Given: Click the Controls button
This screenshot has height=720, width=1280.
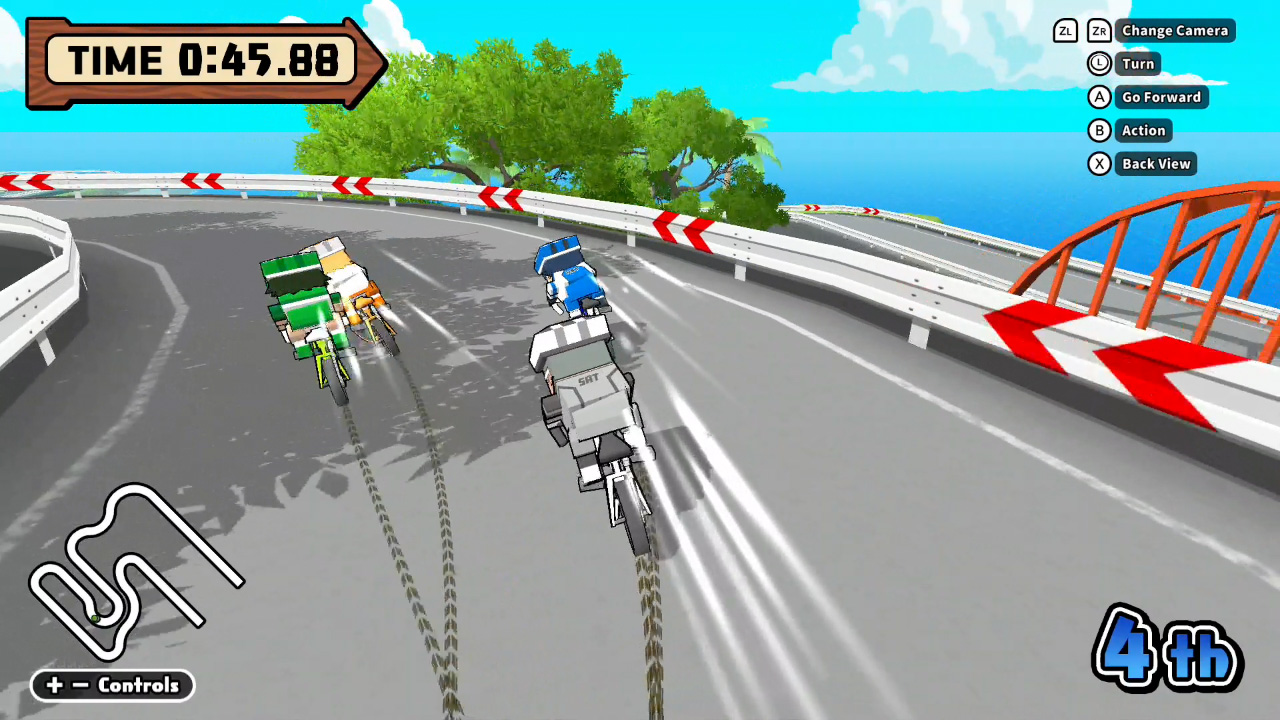Looking at the screenshot, I should coord(138,685).
